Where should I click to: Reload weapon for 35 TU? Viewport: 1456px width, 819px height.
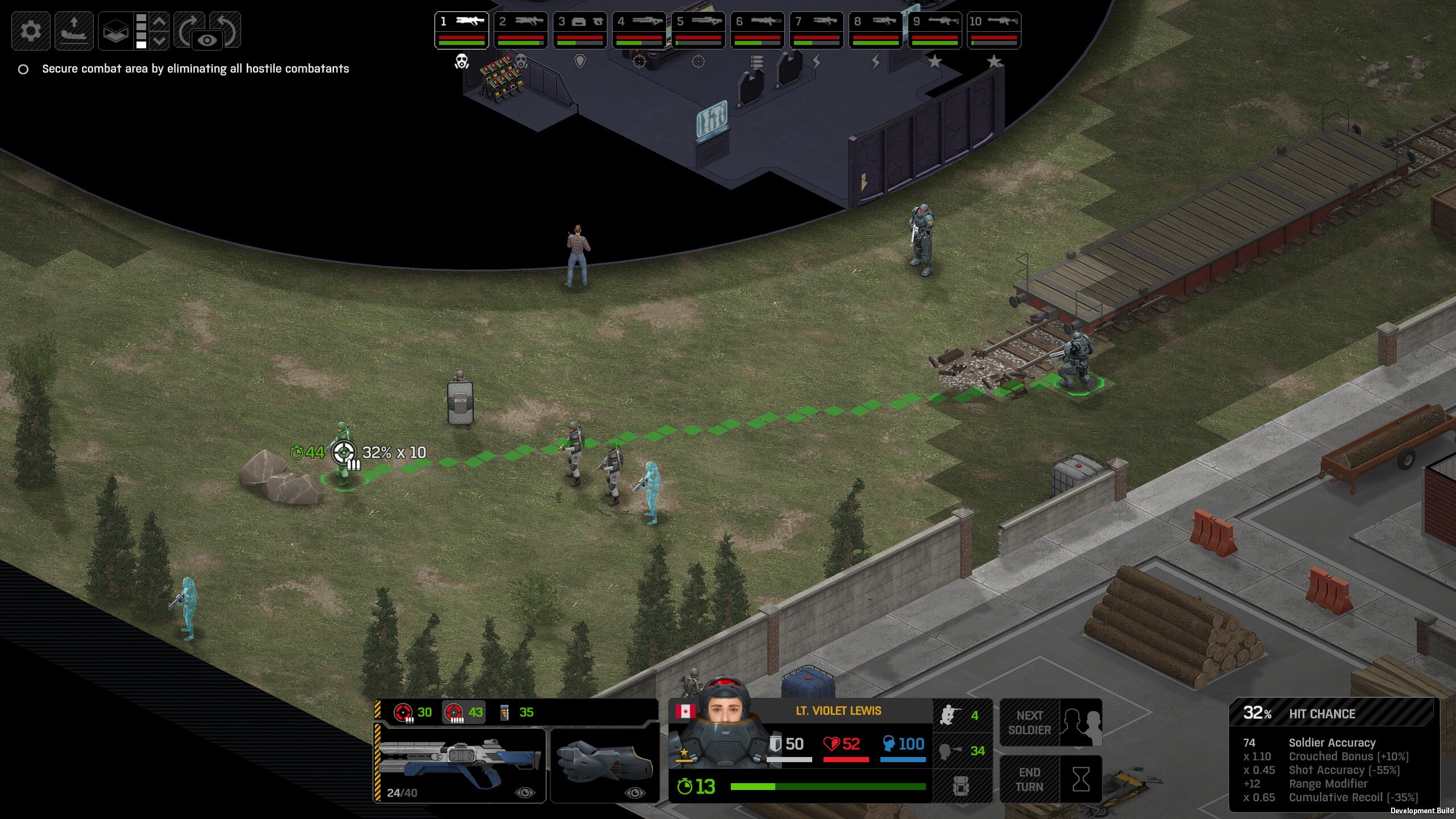tap(516, 712)
